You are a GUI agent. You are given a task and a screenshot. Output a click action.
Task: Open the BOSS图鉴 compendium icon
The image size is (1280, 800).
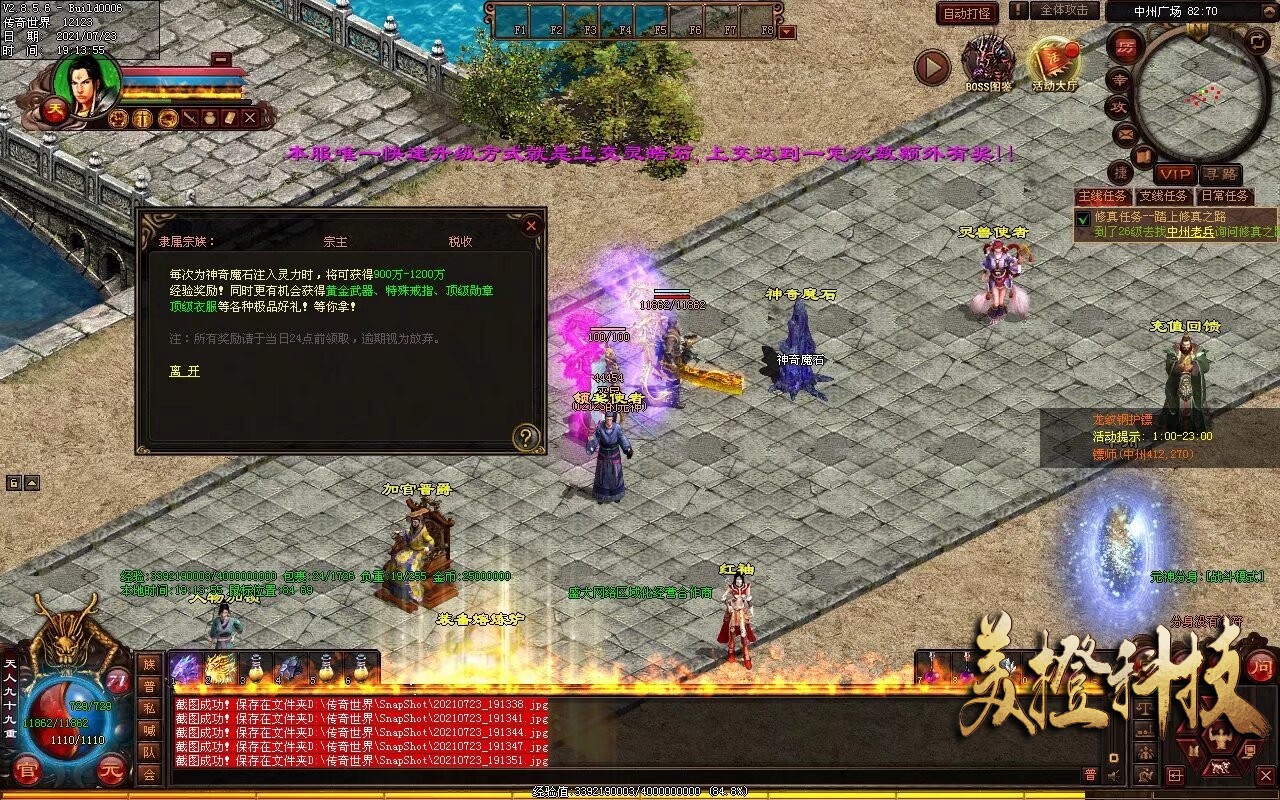tap(988, 58)
